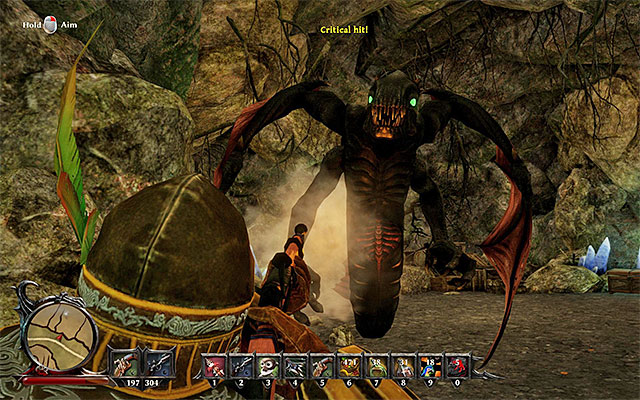This screenshot has height=400, width=640.
Task: Choose the rifle in hotbar slot 2
Action: point(241,366)
